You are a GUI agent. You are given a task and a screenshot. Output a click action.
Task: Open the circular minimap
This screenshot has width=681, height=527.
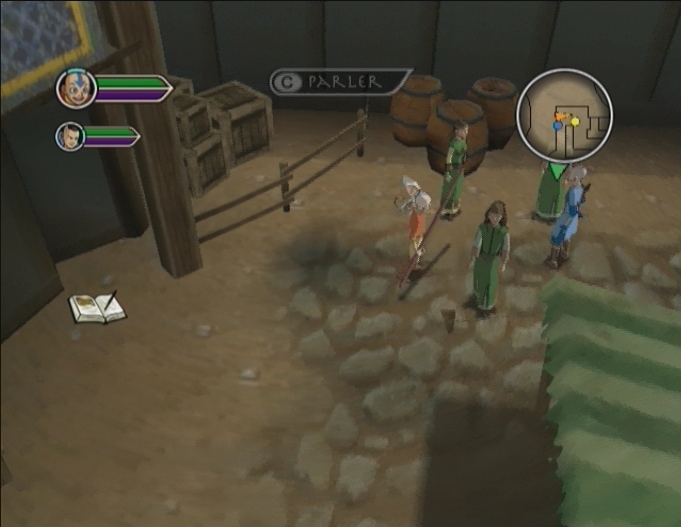[565, 115]
